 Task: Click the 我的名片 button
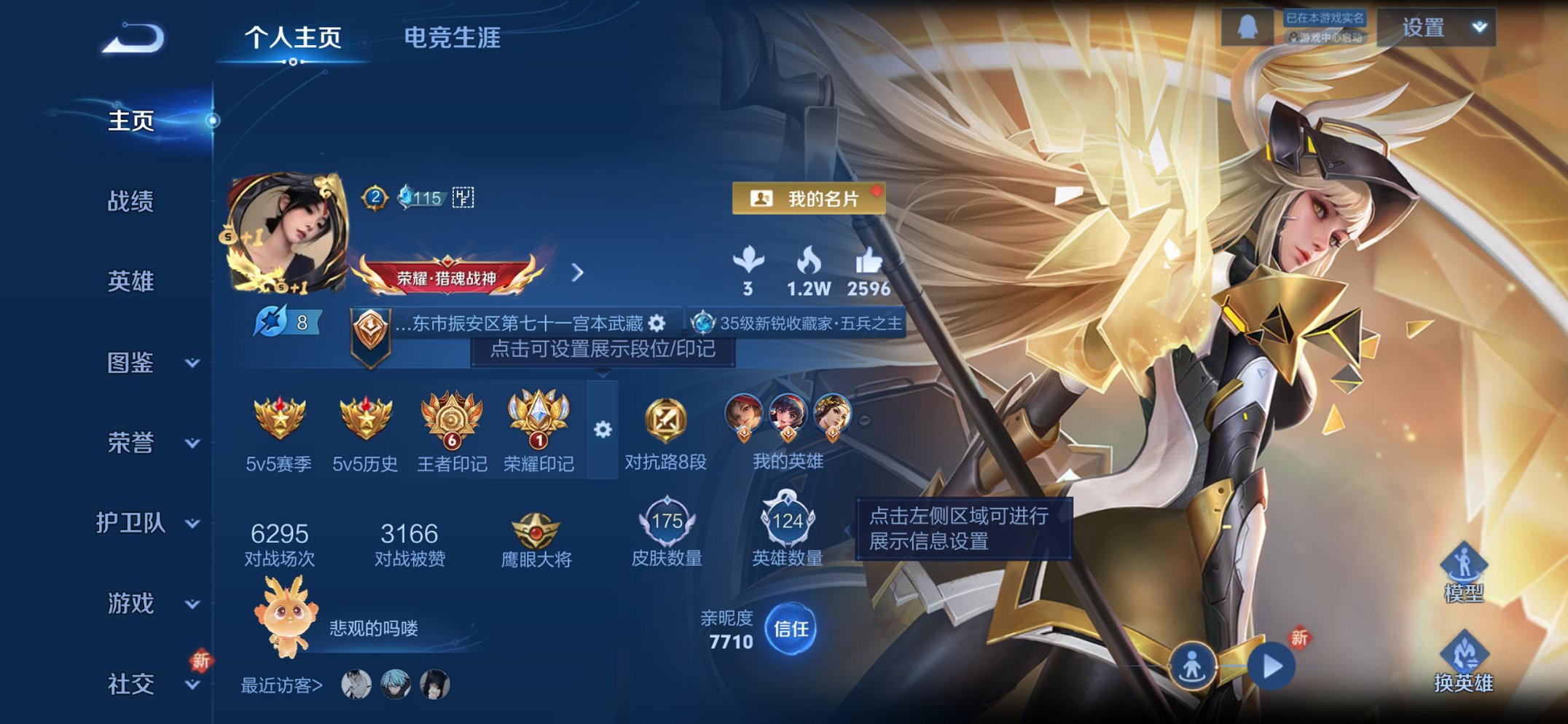[809, 199]
